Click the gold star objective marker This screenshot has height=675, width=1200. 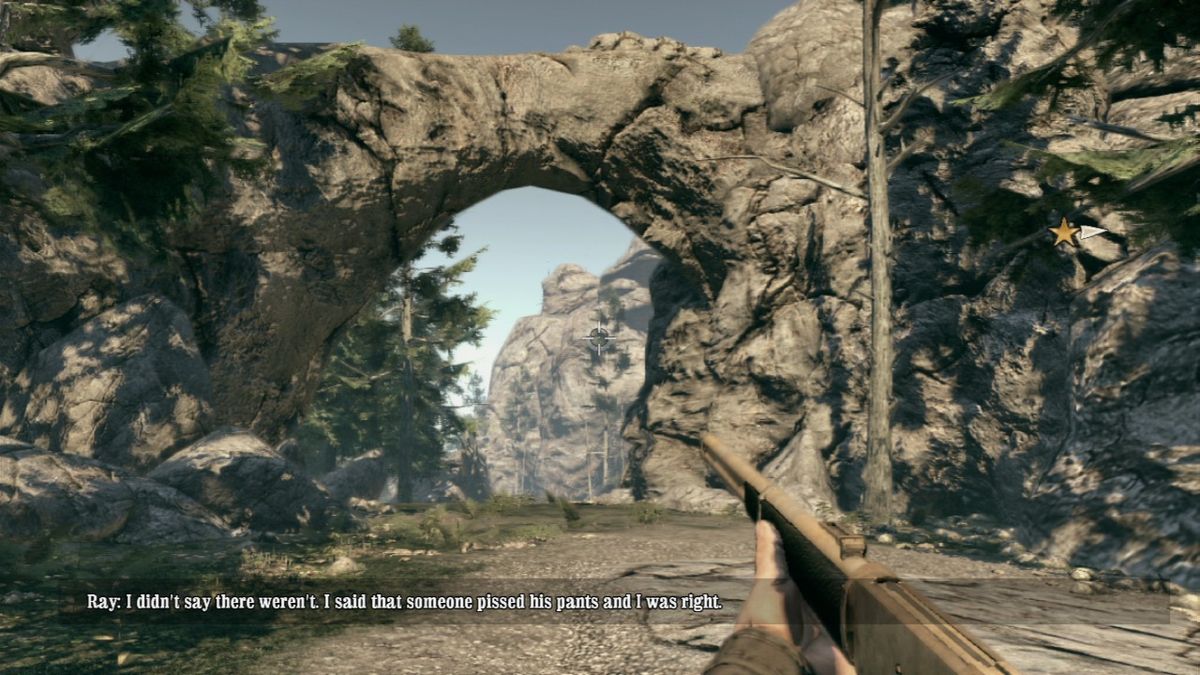coord(1064,233)
